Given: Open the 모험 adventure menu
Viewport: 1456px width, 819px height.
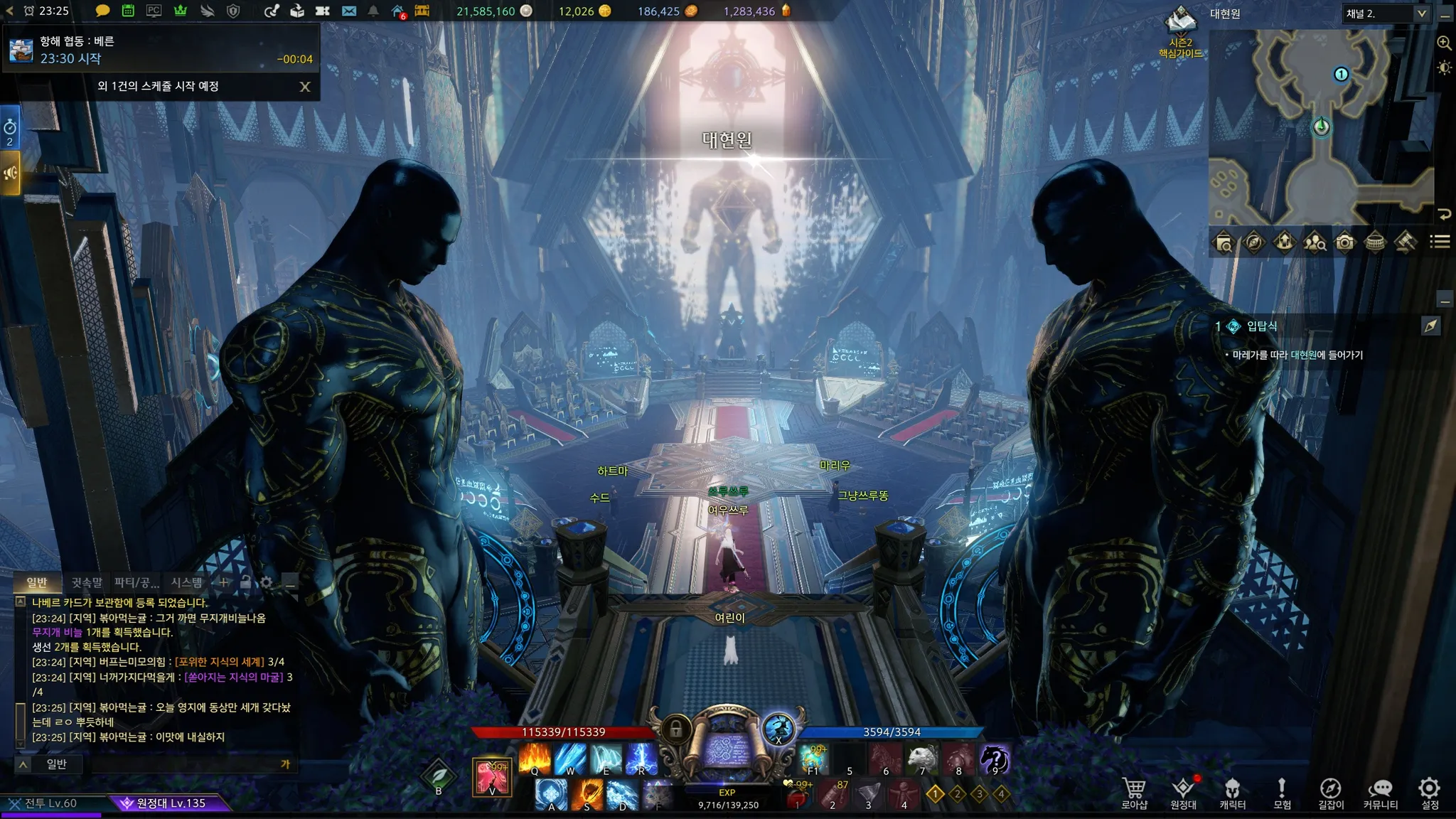Looking at the screenshot, I should [1282, 792].
